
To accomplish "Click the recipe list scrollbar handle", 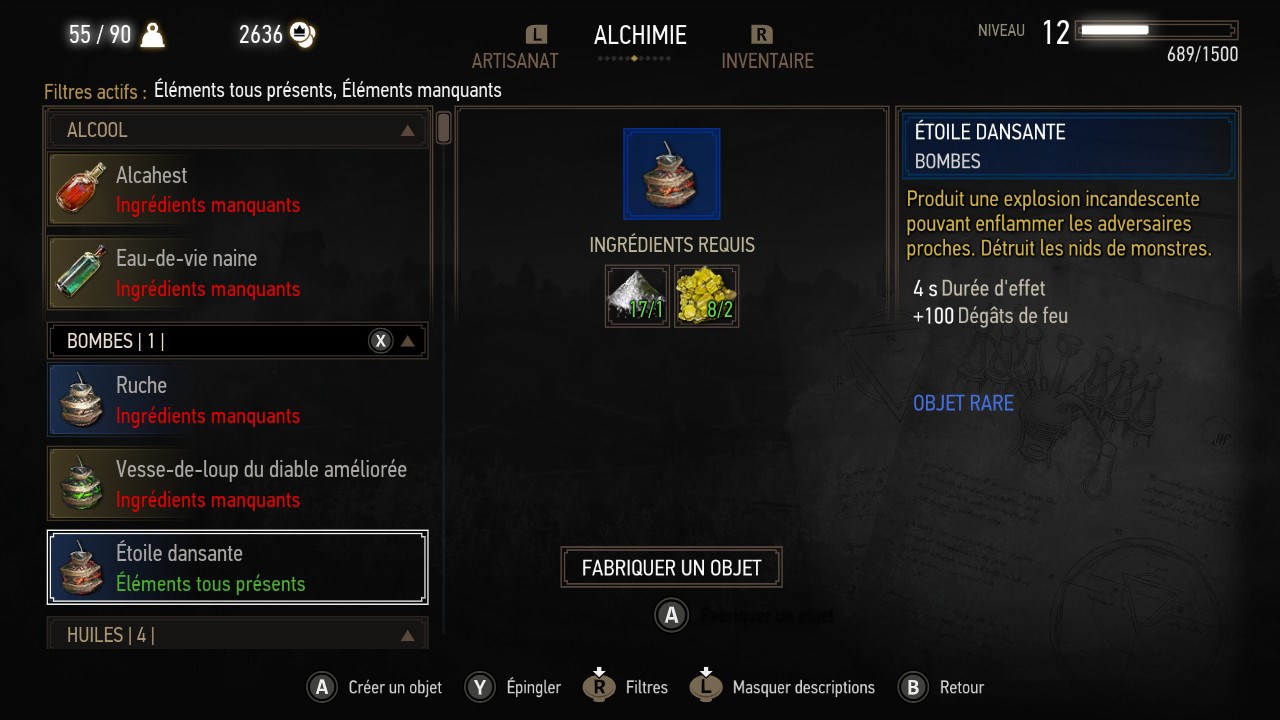I will pyautogui.click(x=444, y=128).
